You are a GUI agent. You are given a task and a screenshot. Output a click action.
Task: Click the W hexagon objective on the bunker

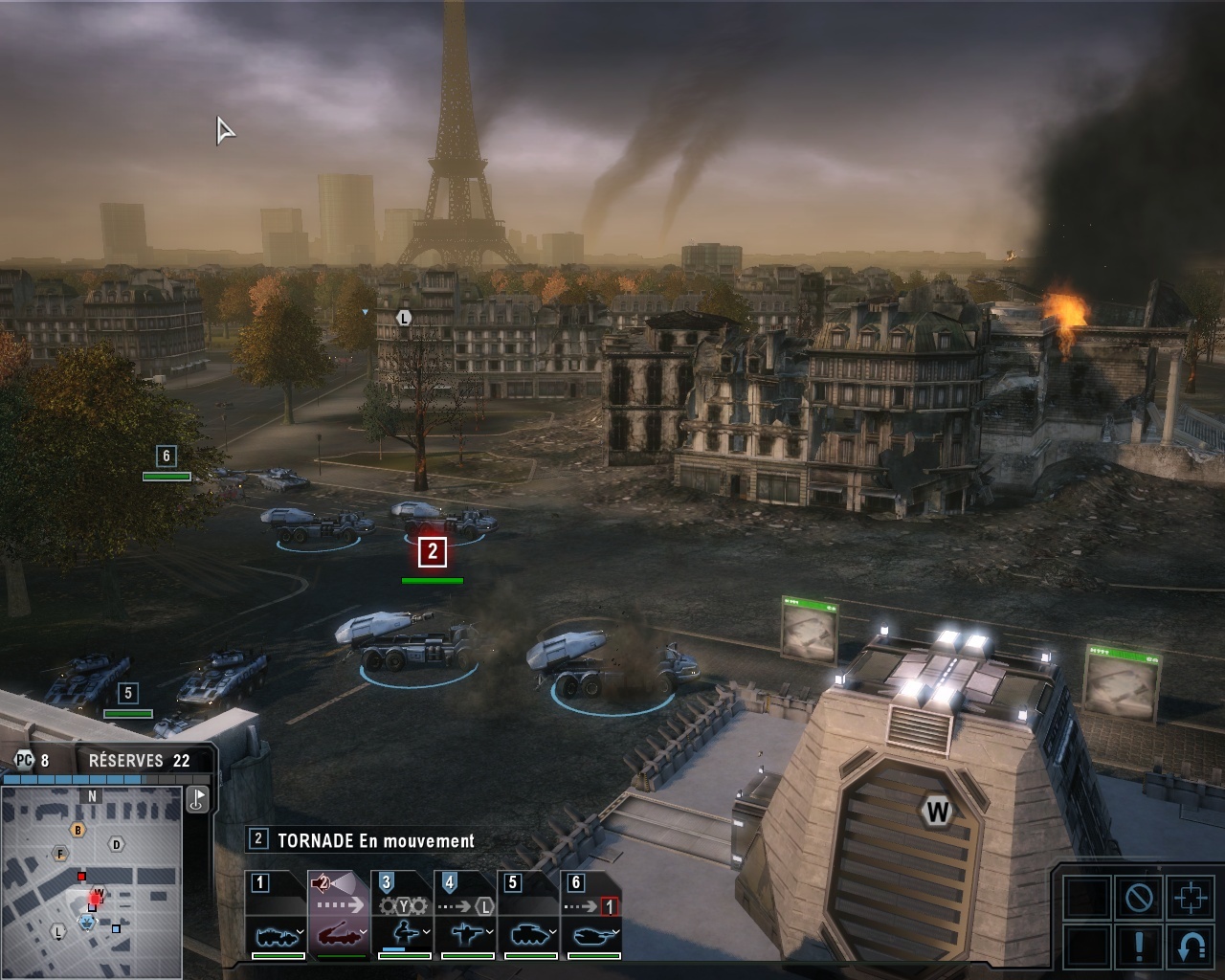(937, 813)
